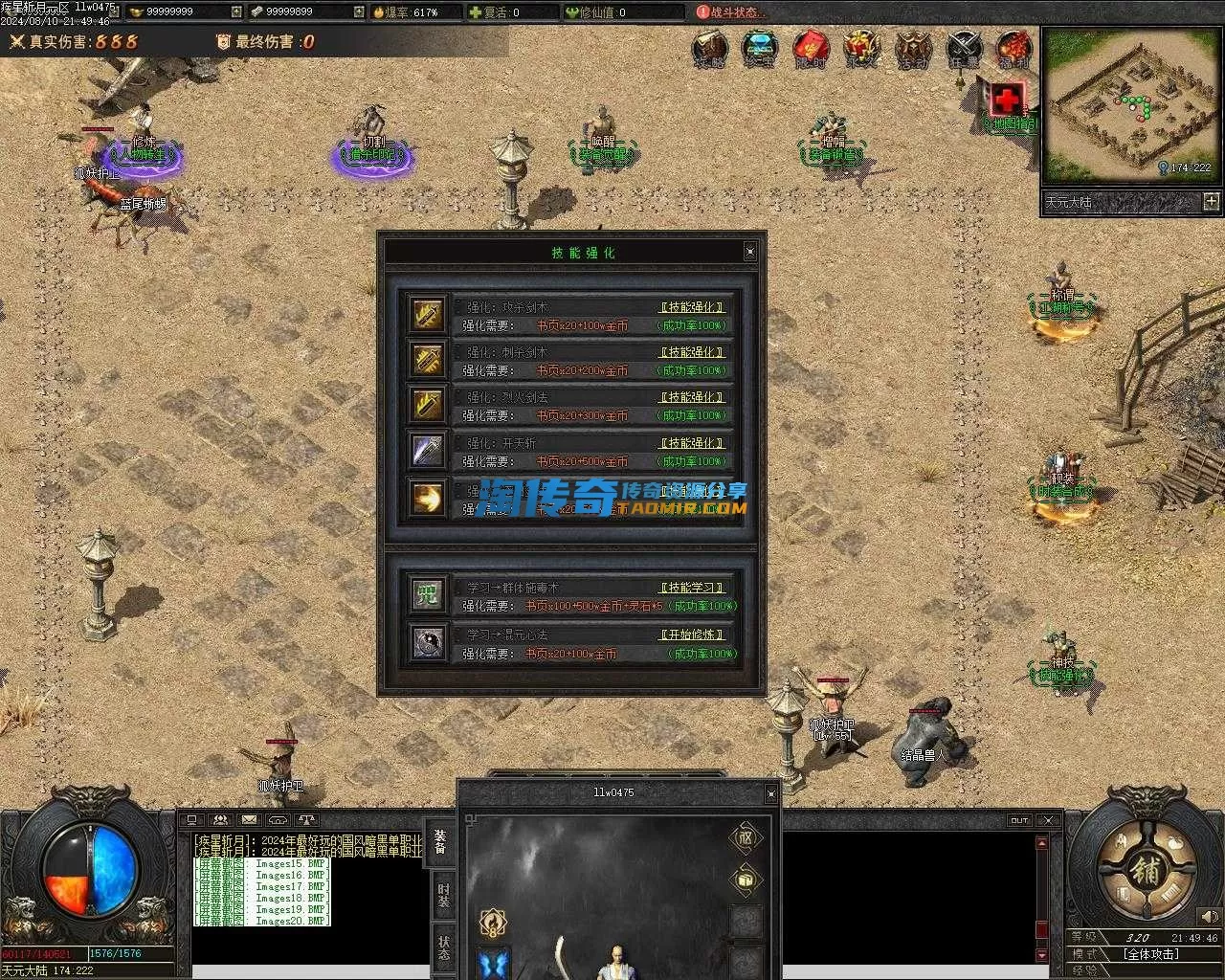
Task: Close the 技能强化 skill enhancement window
Action: point(749,252)
